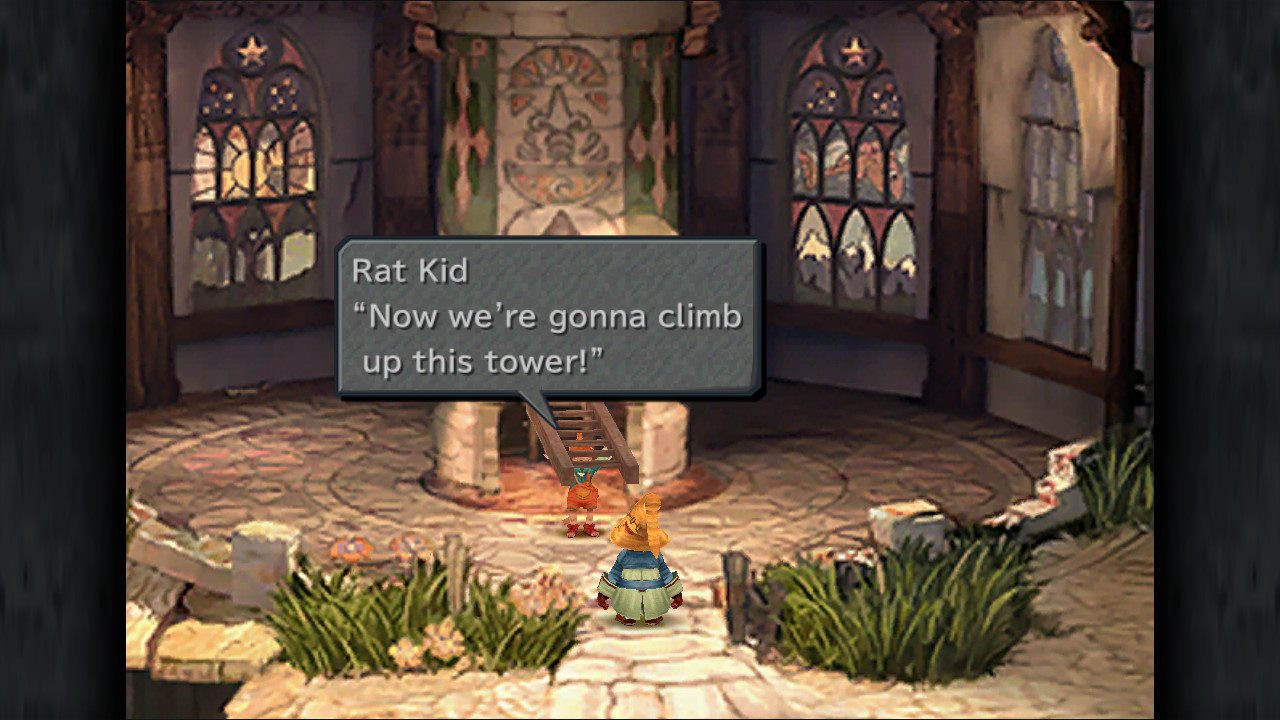Select the right stained glass window with mountains
The image size is (1280, 720).
coord(855,160)
